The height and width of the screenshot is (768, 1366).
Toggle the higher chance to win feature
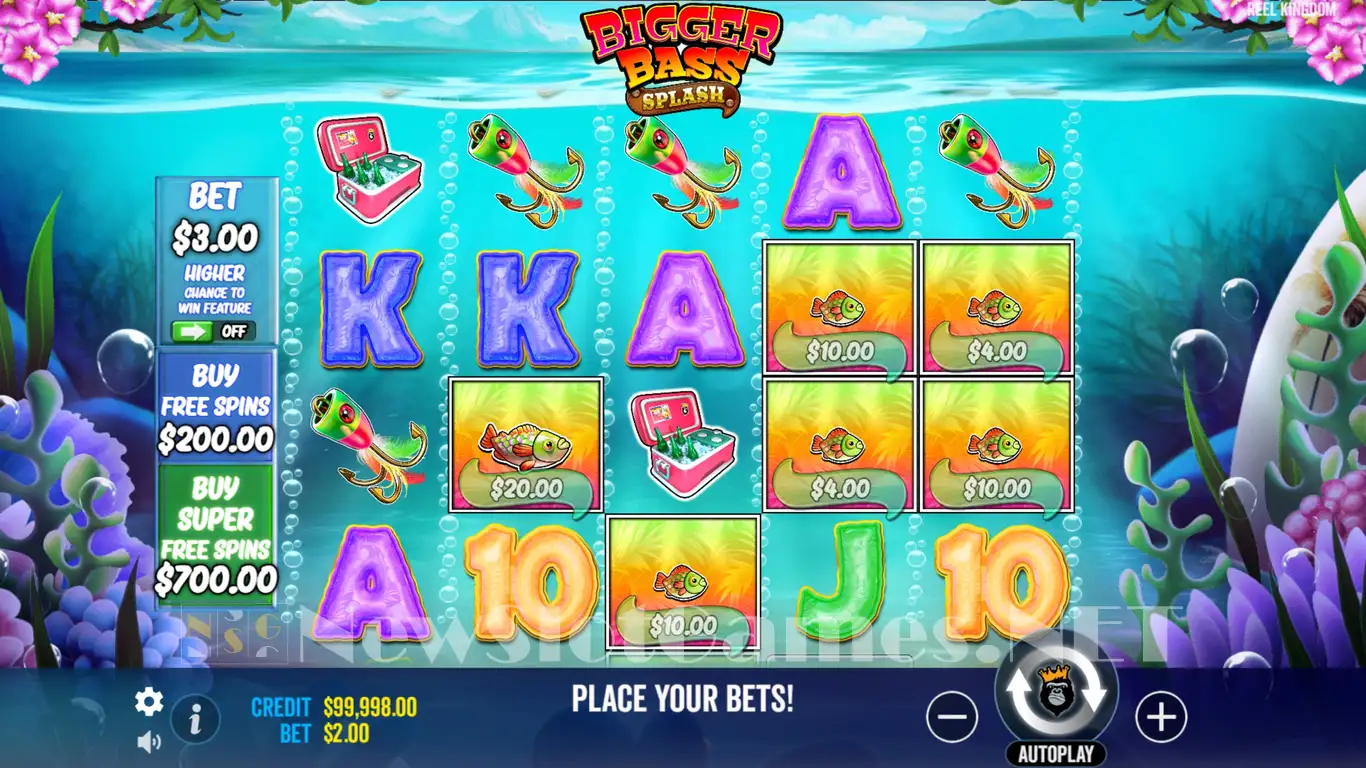coord(214,331)
